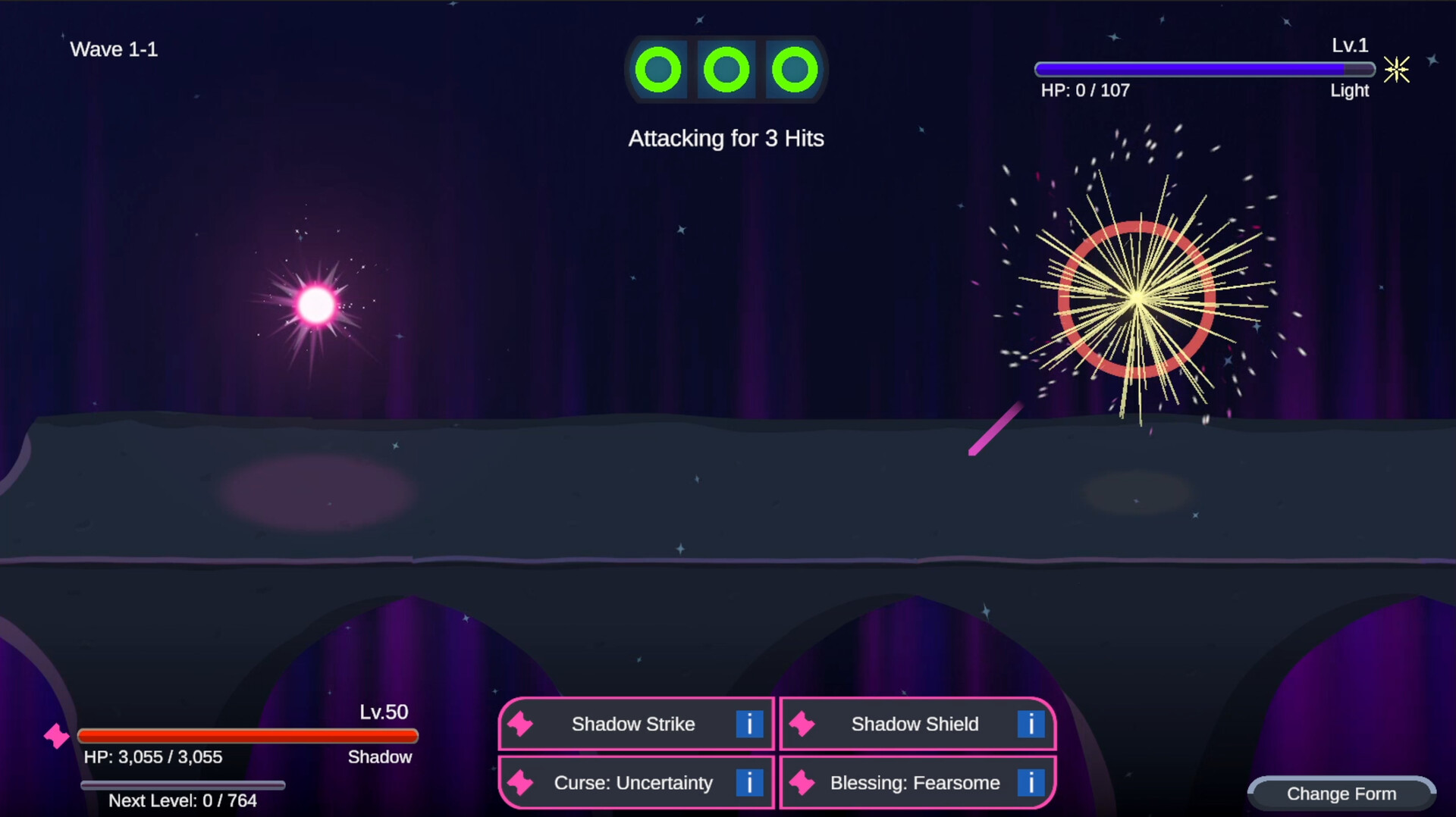Trigger the Blessing: Fearsome ability
The height and width of the screenshot is (817, 1456).
click(x=915, y=783)
